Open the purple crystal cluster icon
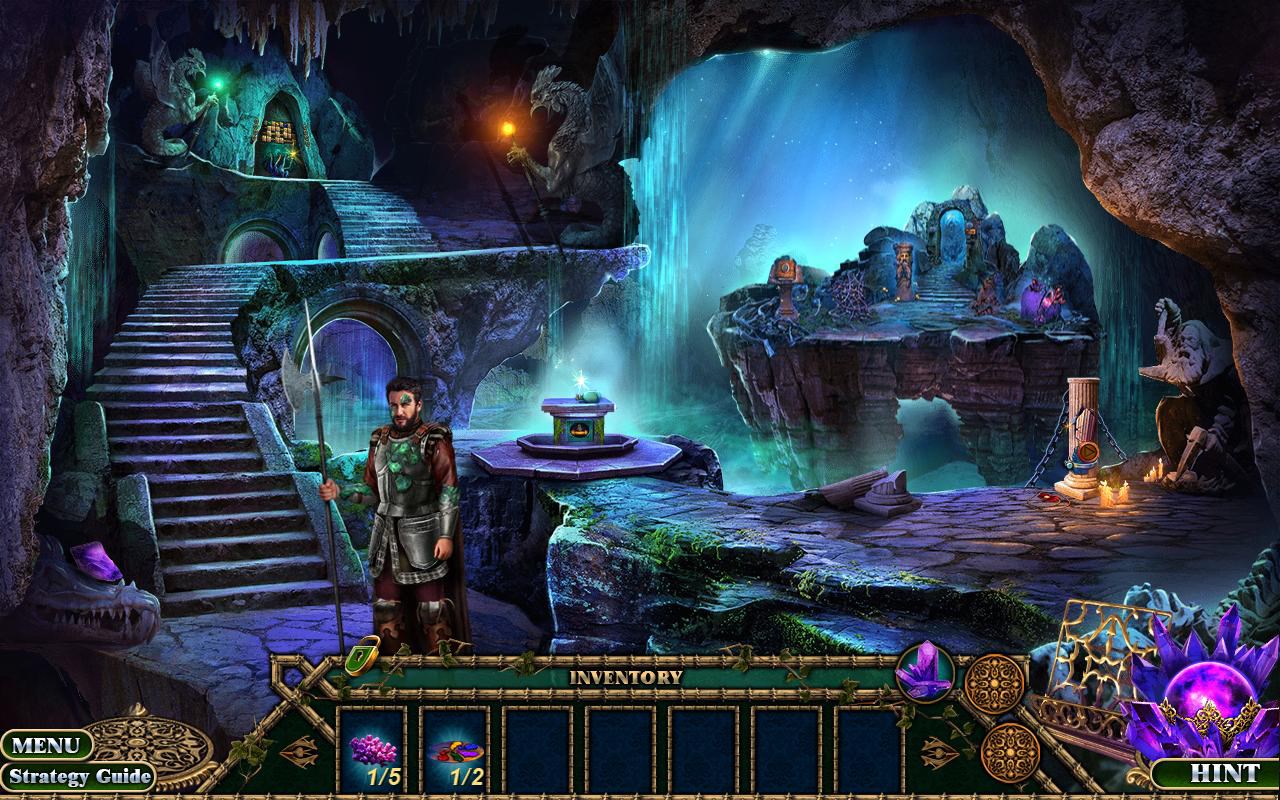Image resolution: width=1280 pixels, height=800 pixels. (x=924, y=671)
